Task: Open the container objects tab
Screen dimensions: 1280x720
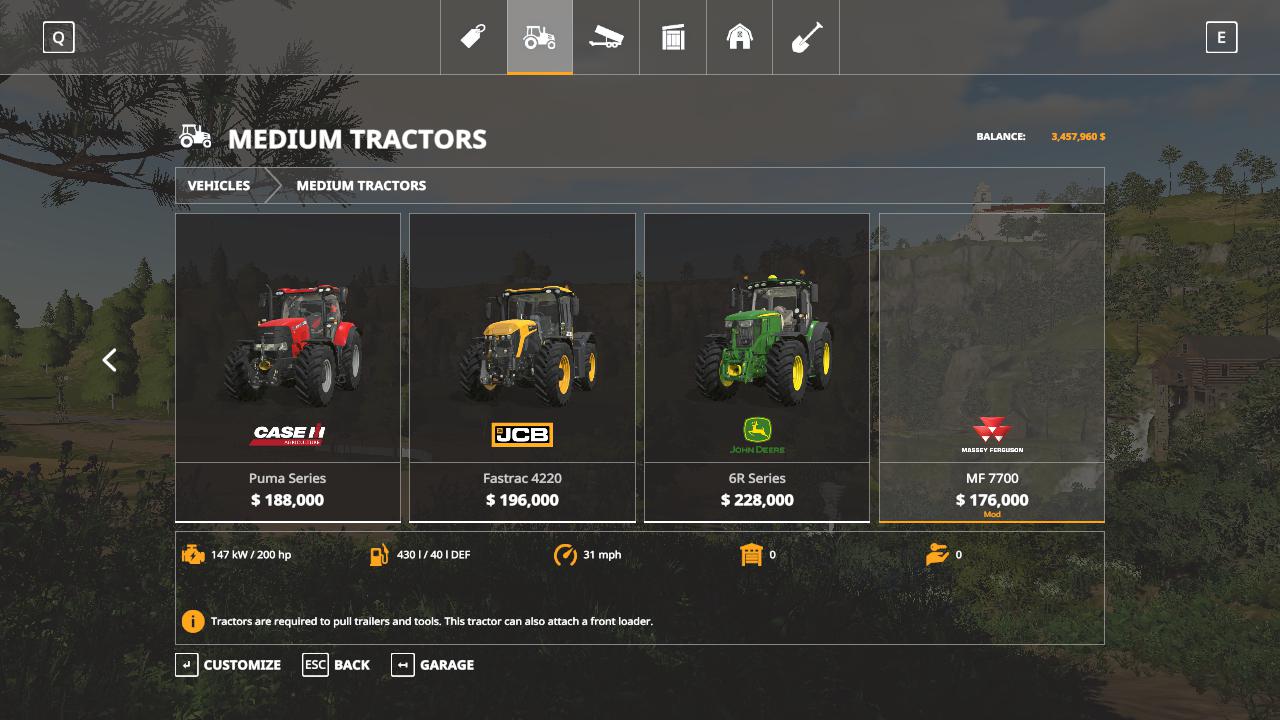Action: (x=673, y=38)
